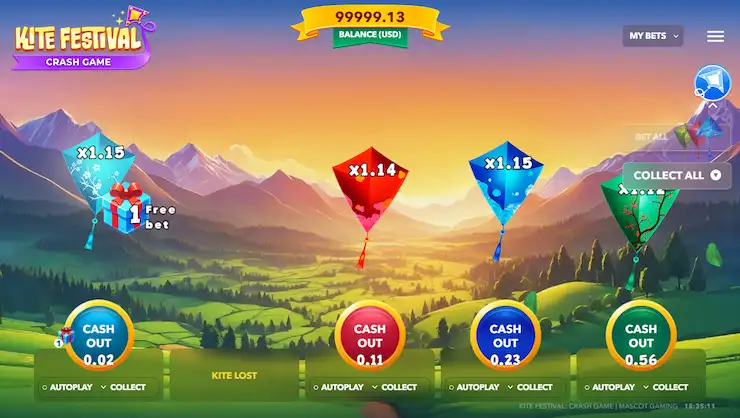Collapse the panel with the small up arrow
This screenshot has height=418, width=740.
[x=713, y=105]
